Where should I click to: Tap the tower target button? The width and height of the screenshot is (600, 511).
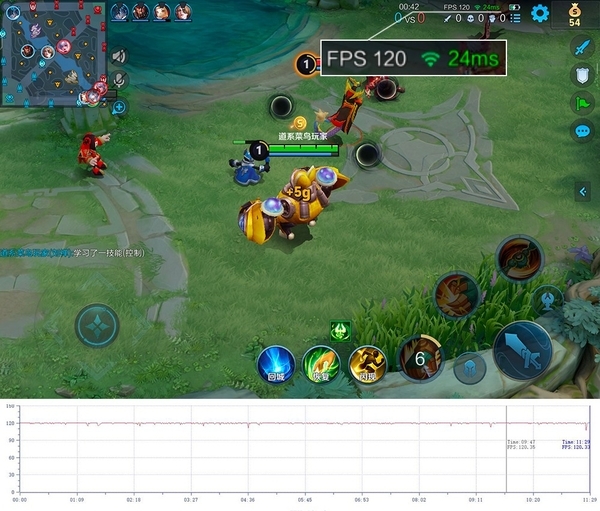pos(548,299)
